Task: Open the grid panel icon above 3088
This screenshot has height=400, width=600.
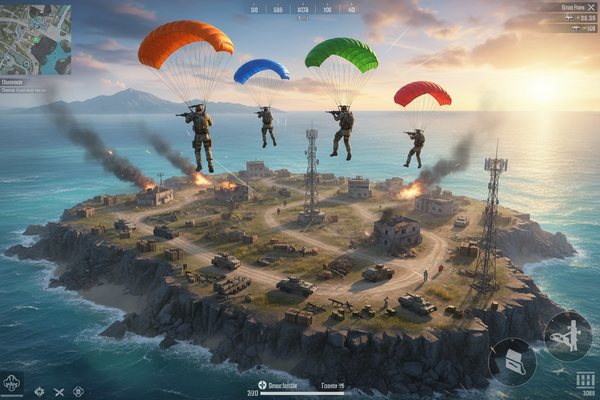Action: click(585, 378)
